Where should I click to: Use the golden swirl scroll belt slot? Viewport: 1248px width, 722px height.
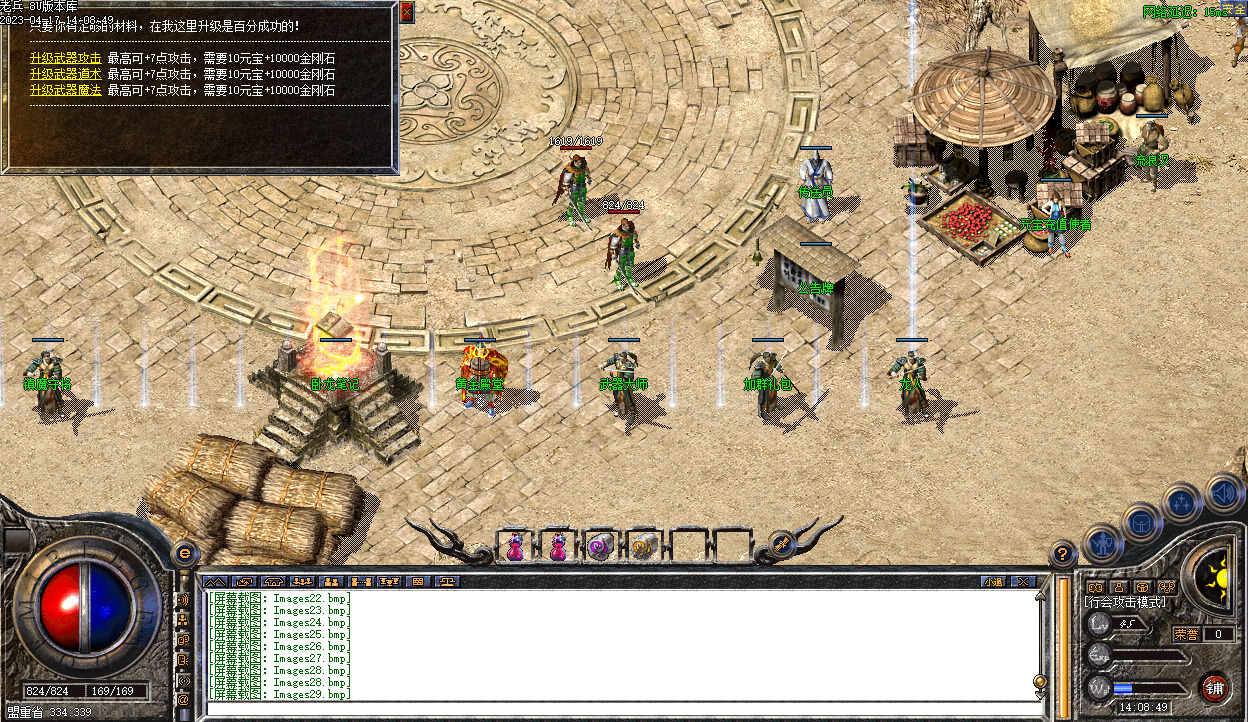click(x=642, y=547)
